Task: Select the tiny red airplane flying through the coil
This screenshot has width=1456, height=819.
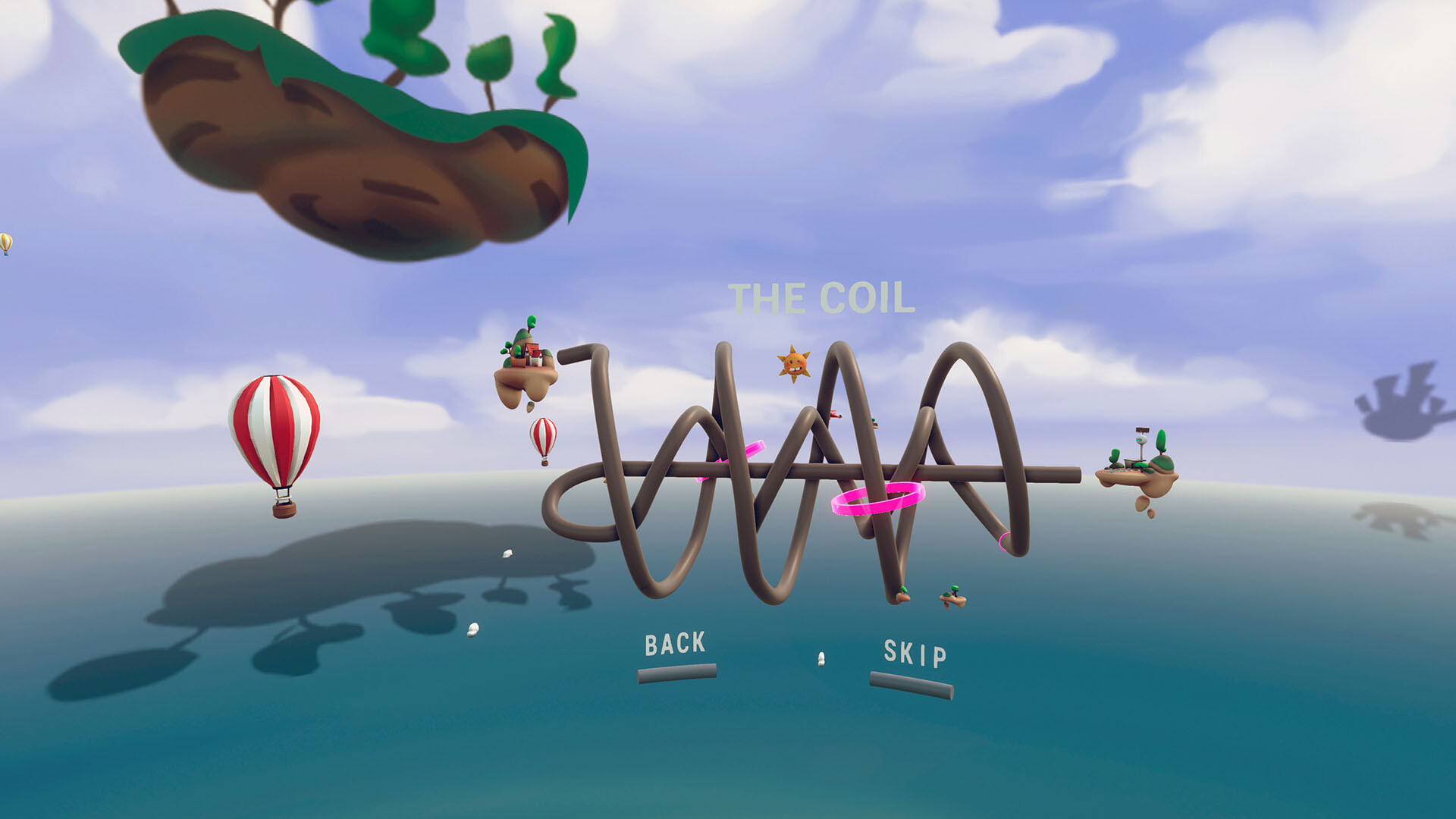Action: click(x=836, y=416)
